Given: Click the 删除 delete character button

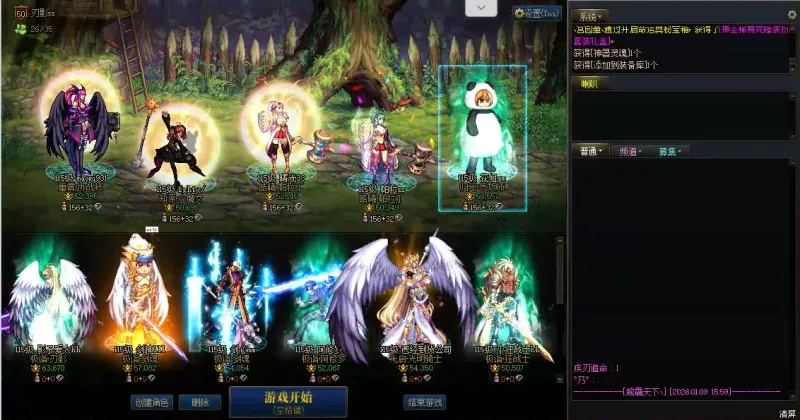Looking at the screenshot, I should (200, 402).
